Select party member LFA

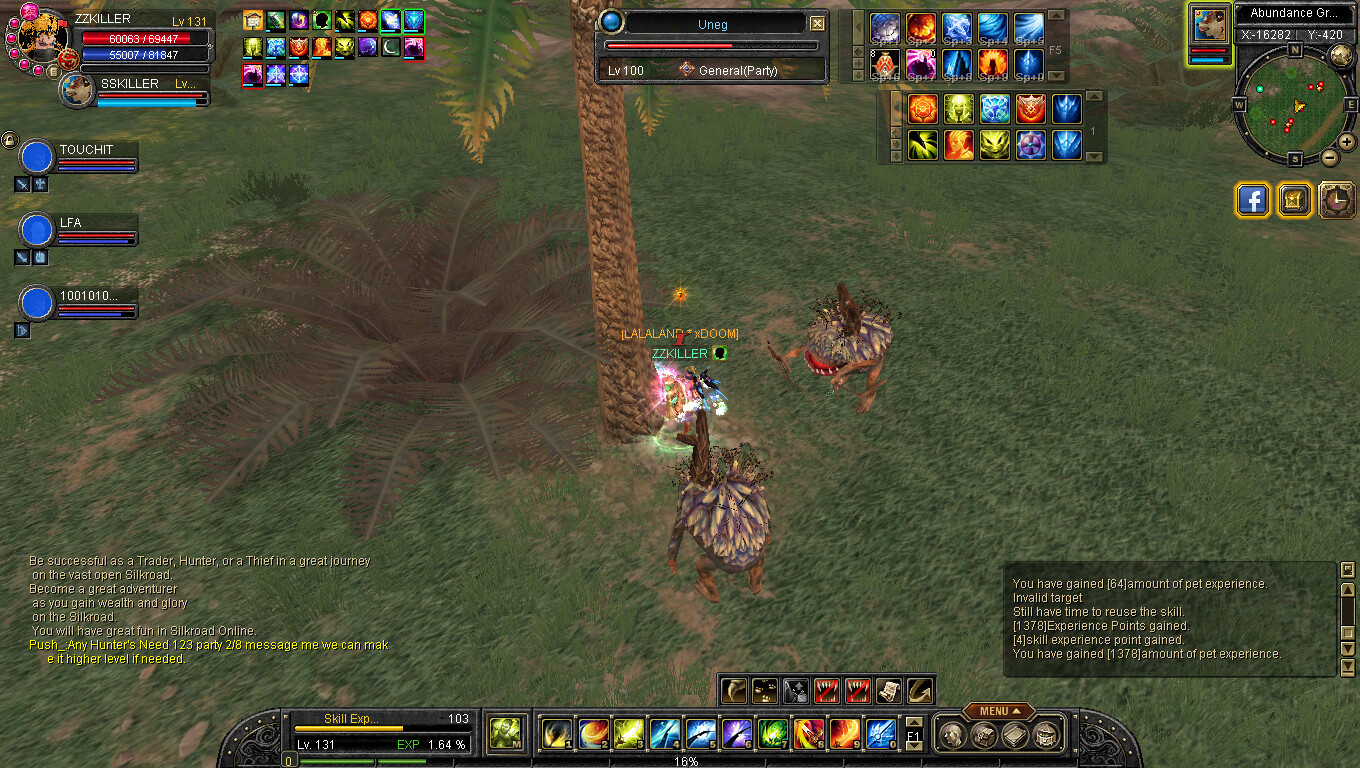point(37,230)
